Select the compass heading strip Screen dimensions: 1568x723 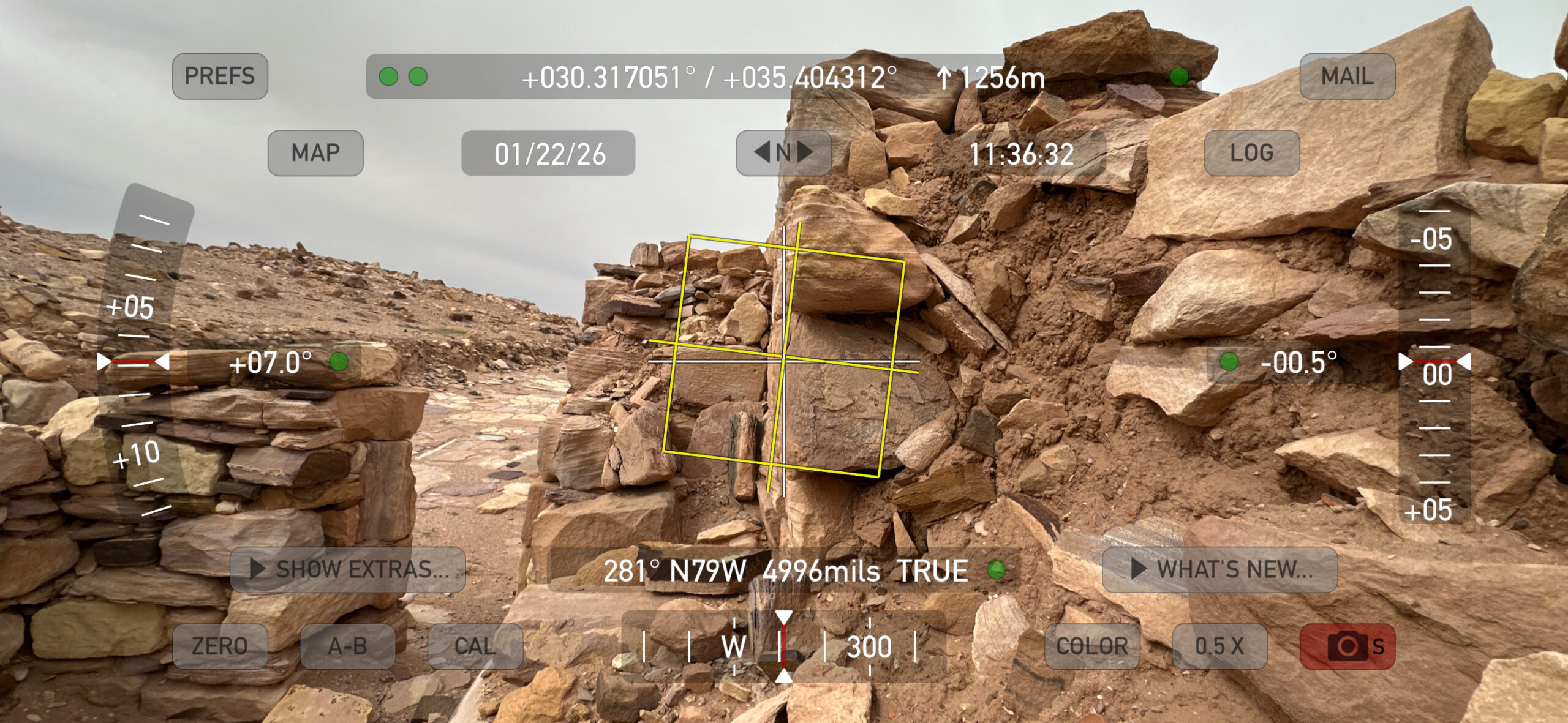click(x=783, y=646)
